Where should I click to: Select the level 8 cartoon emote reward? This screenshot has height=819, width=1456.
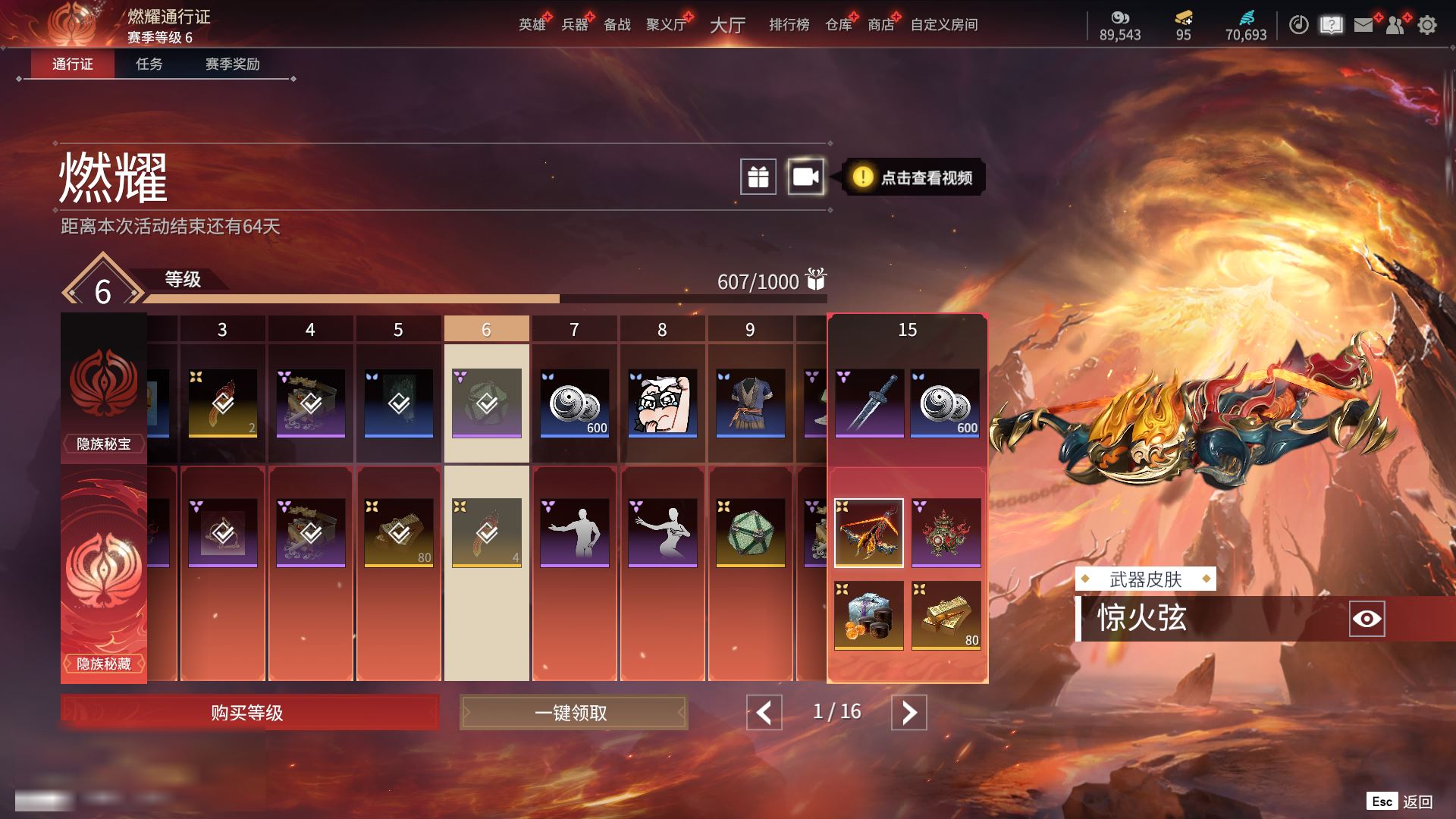pyautogui.click(x=662, y=403)
